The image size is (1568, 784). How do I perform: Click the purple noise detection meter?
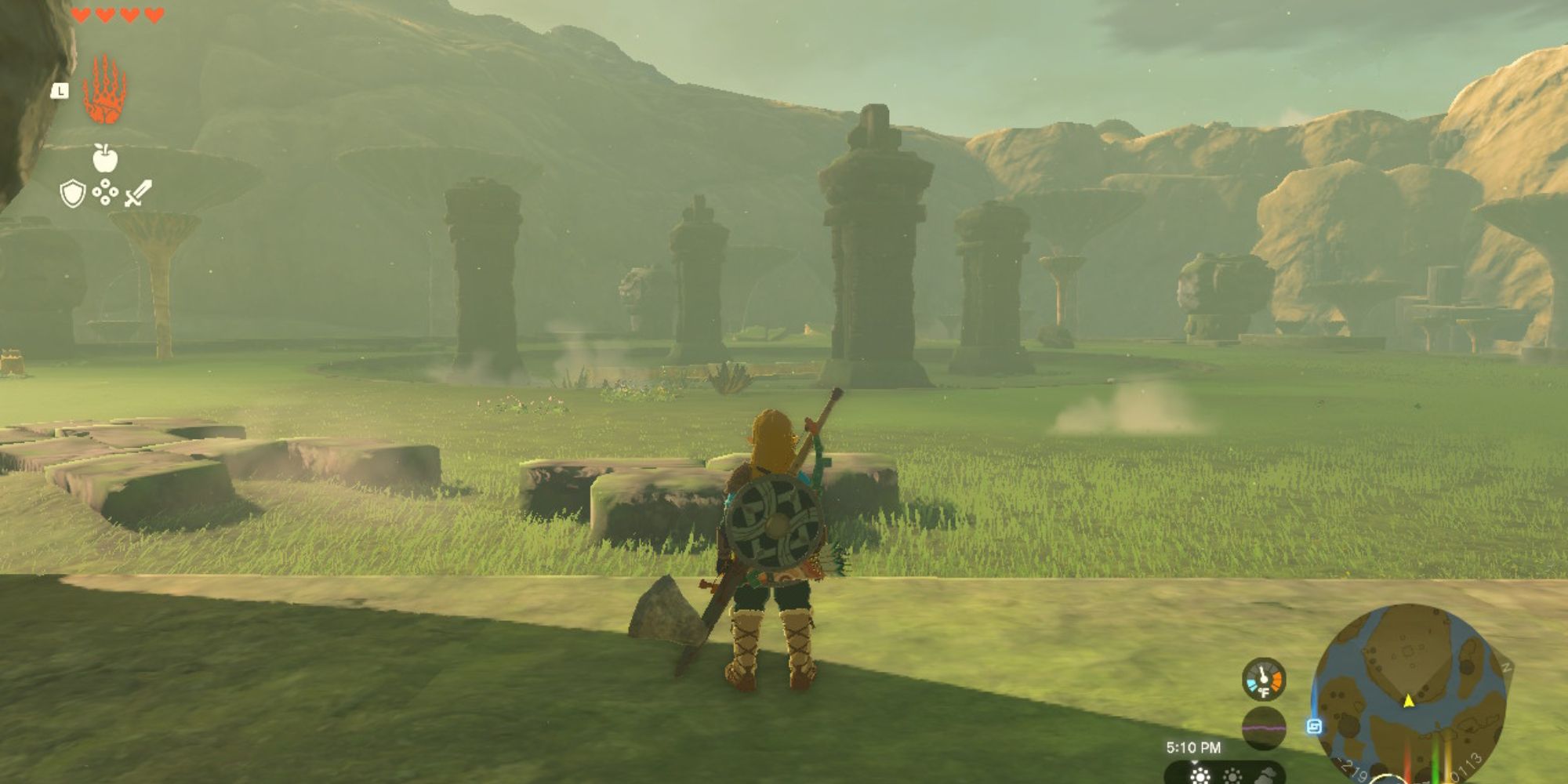tap(1264, 727)
